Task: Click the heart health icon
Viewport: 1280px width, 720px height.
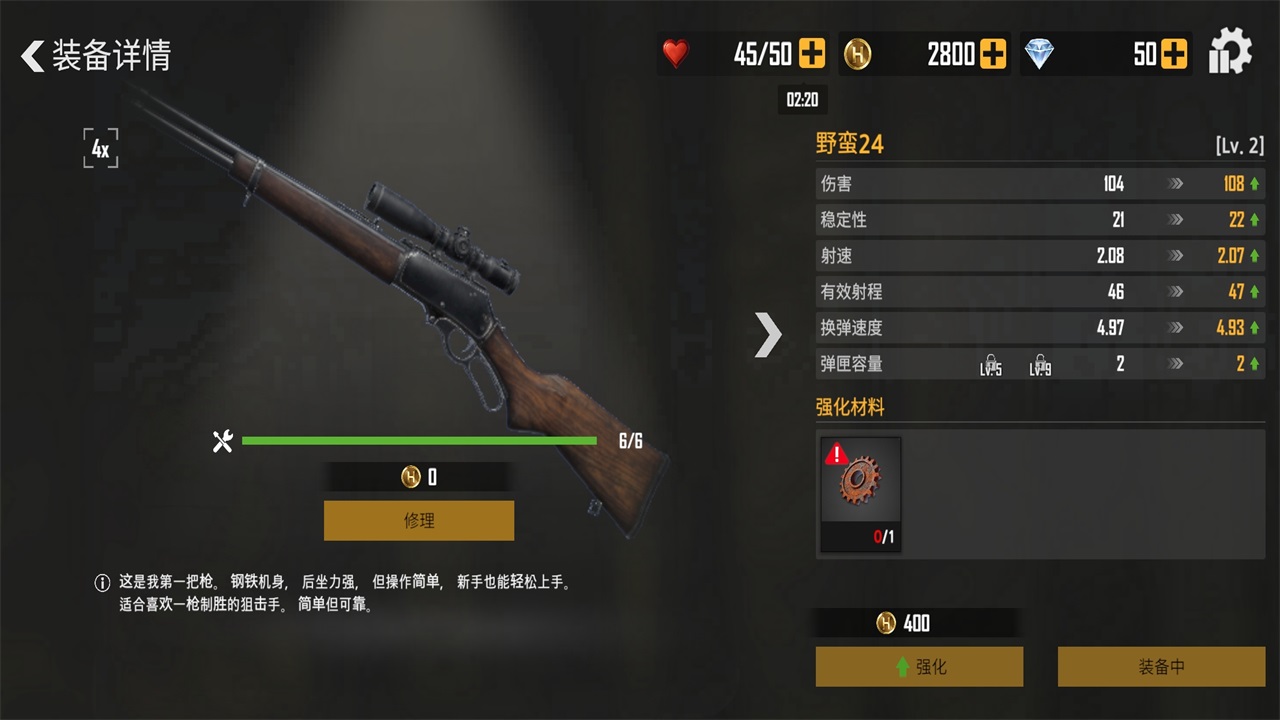Action: click(x=677, y=54)
